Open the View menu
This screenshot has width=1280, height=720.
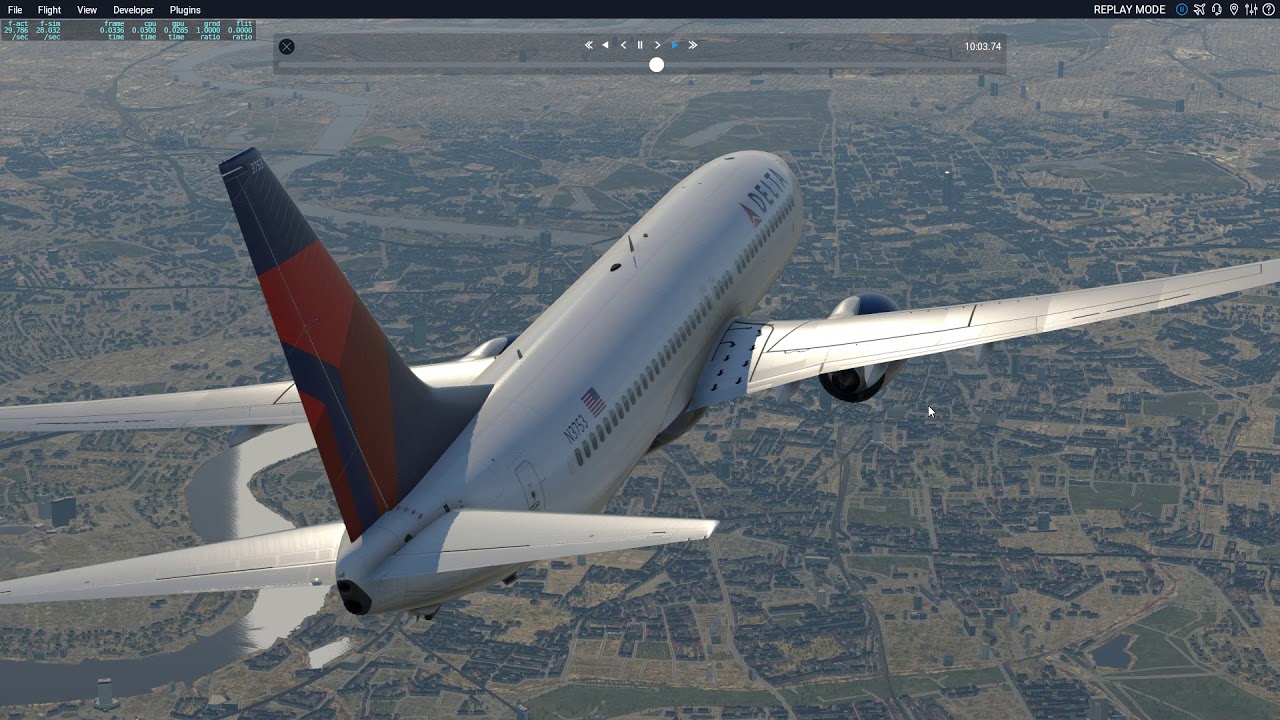tap(87, 10)
